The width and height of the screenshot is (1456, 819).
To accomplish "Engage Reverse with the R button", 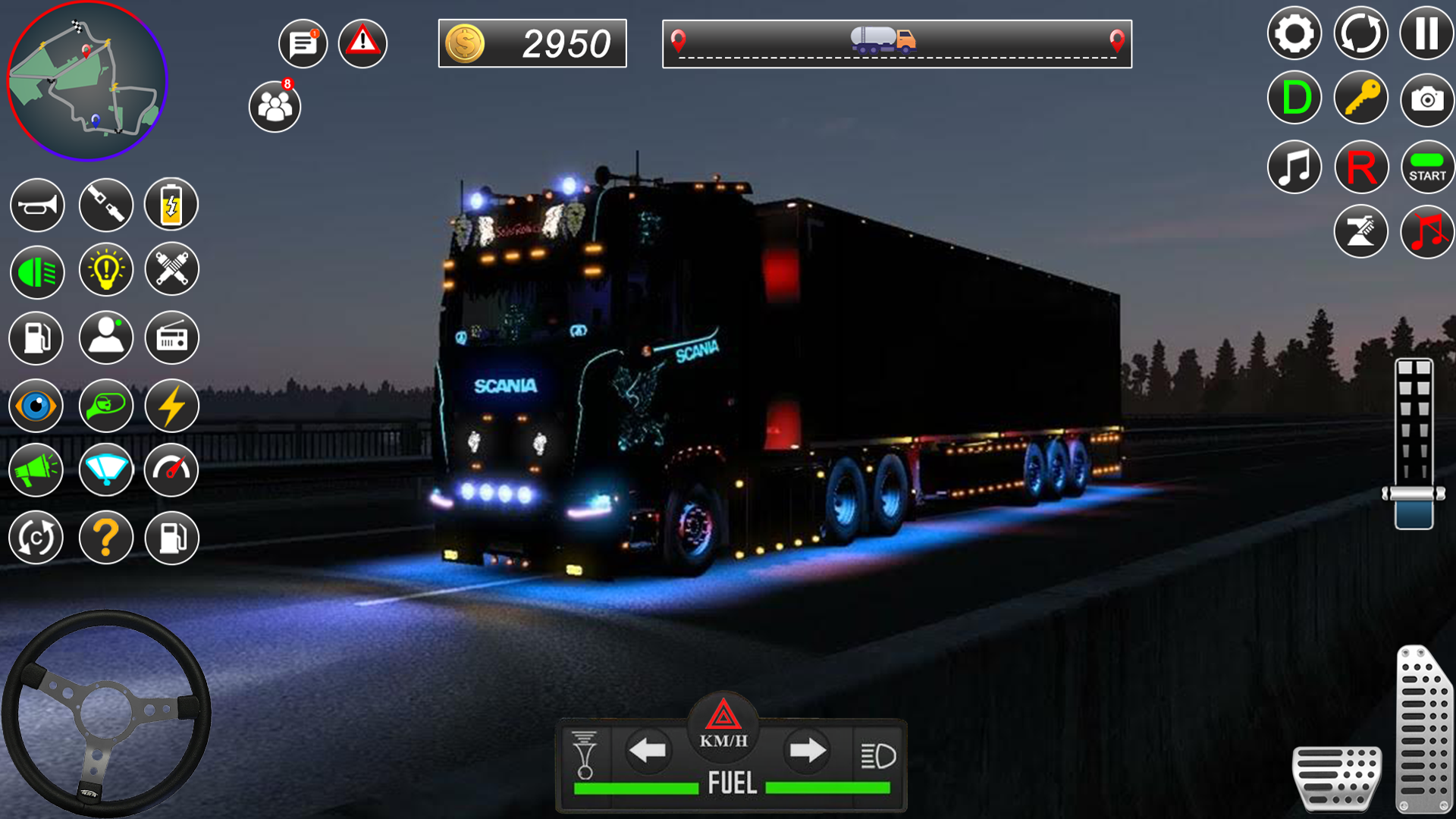I will click(1361, 166).
